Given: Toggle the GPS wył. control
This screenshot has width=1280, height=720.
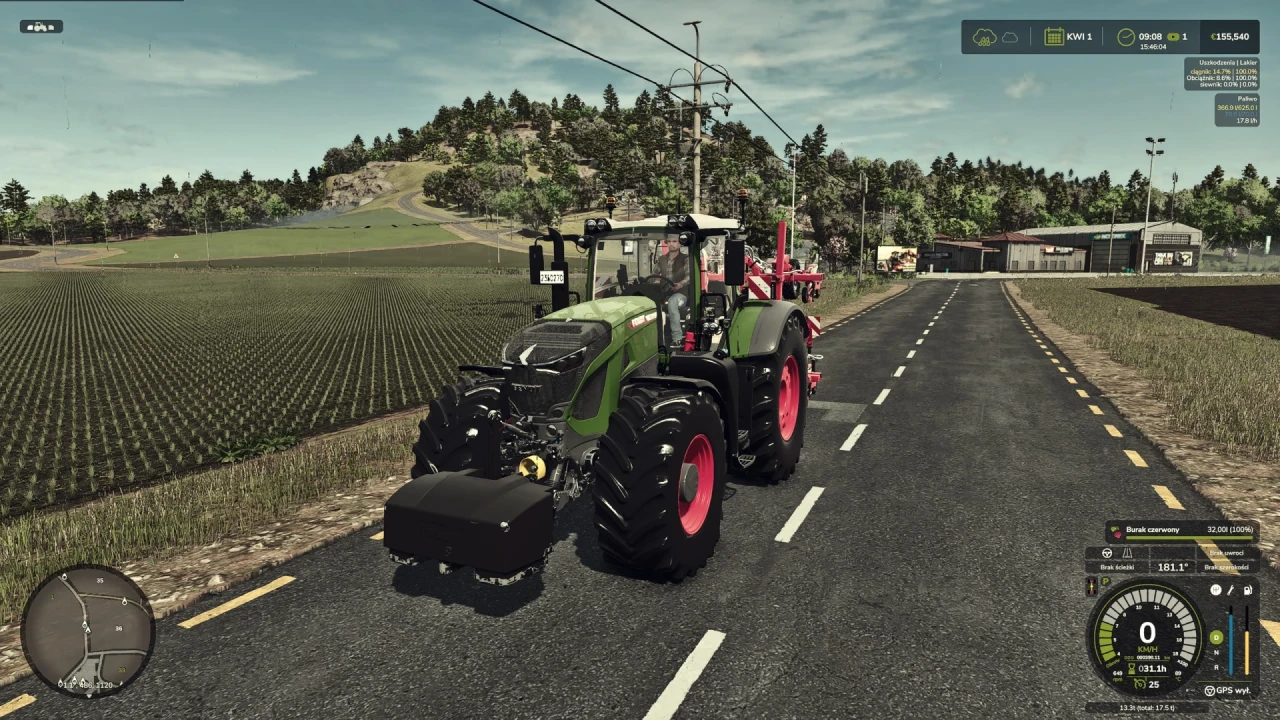Looking at the screenshot, I should (1229, 691).
